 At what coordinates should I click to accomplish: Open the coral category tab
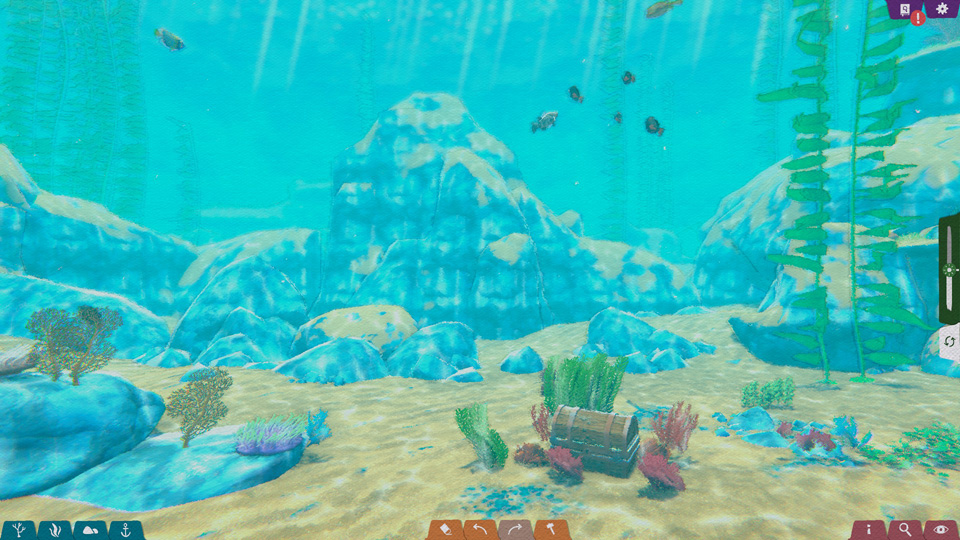coord(19,530)
